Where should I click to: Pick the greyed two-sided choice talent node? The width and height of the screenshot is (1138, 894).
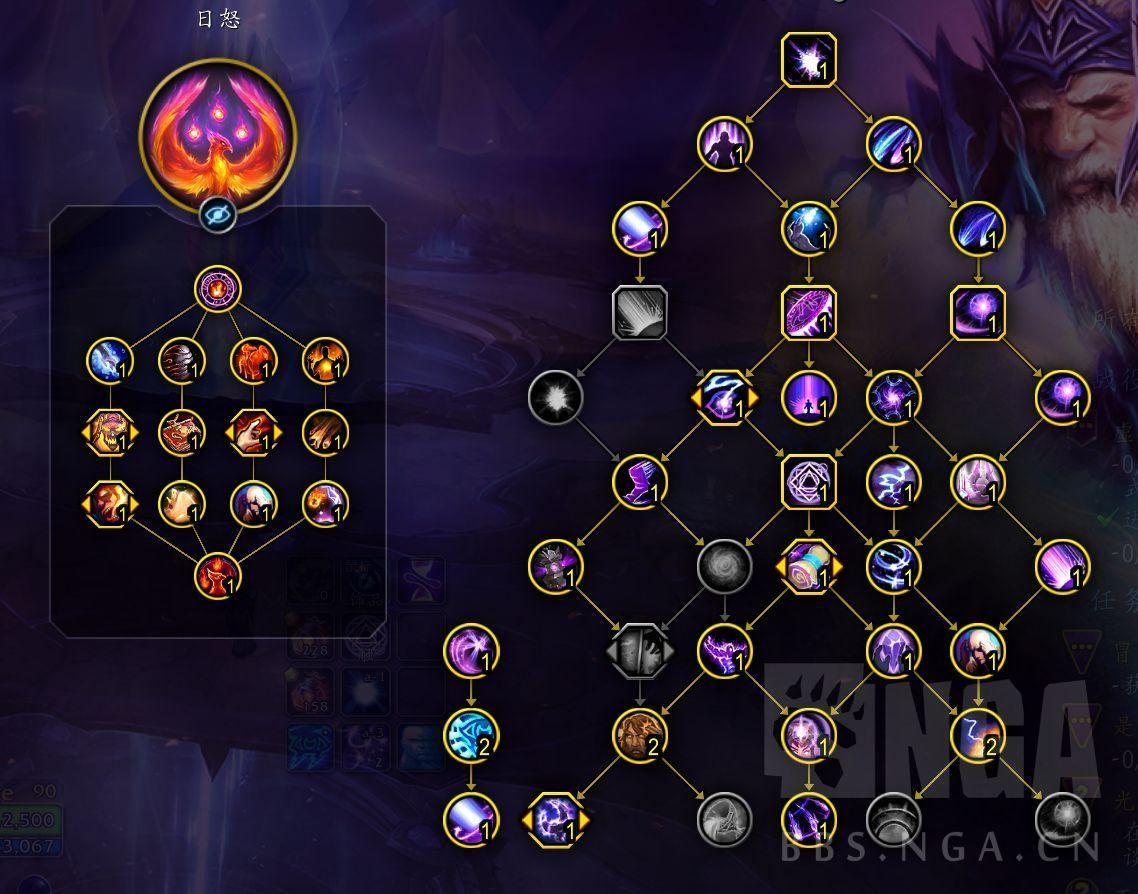[x=639, y=651]
